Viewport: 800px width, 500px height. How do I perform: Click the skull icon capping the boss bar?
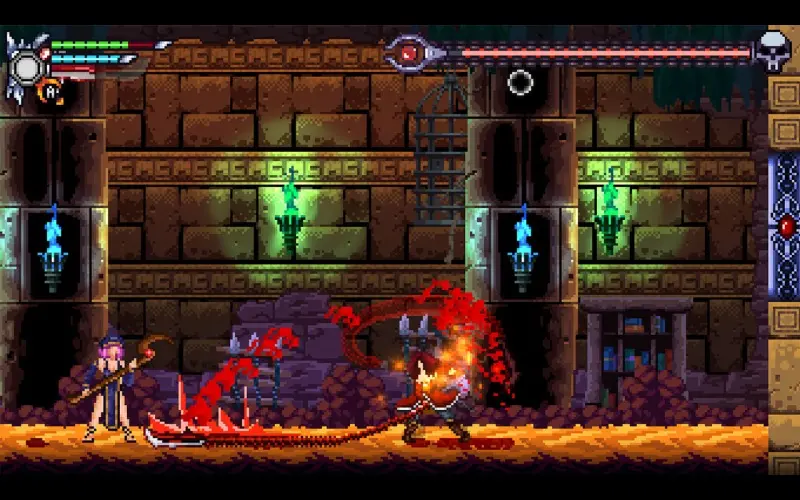click(x=771, y=48)
